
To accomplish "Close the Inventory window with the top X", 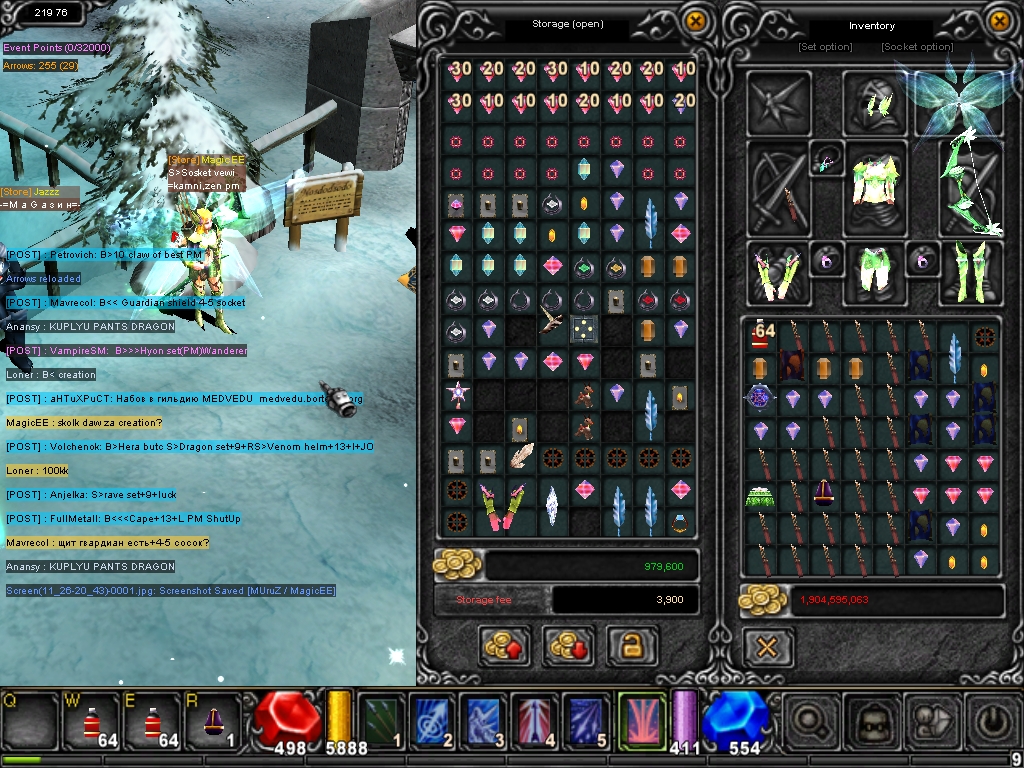I will [x=998, y=21].
